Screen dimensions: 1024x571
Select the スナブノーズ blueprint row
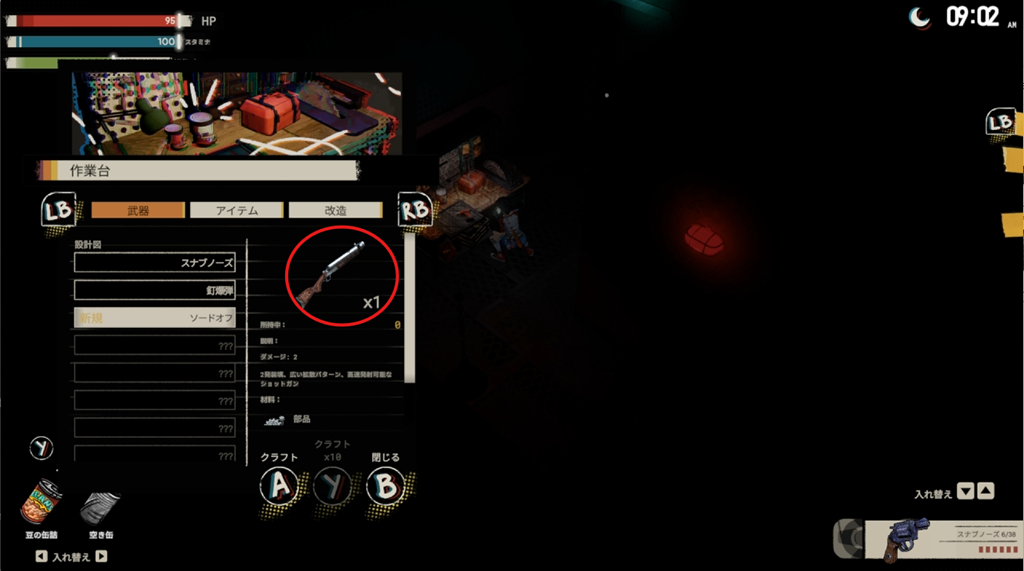pyautogui.click(x=155, y=263)
